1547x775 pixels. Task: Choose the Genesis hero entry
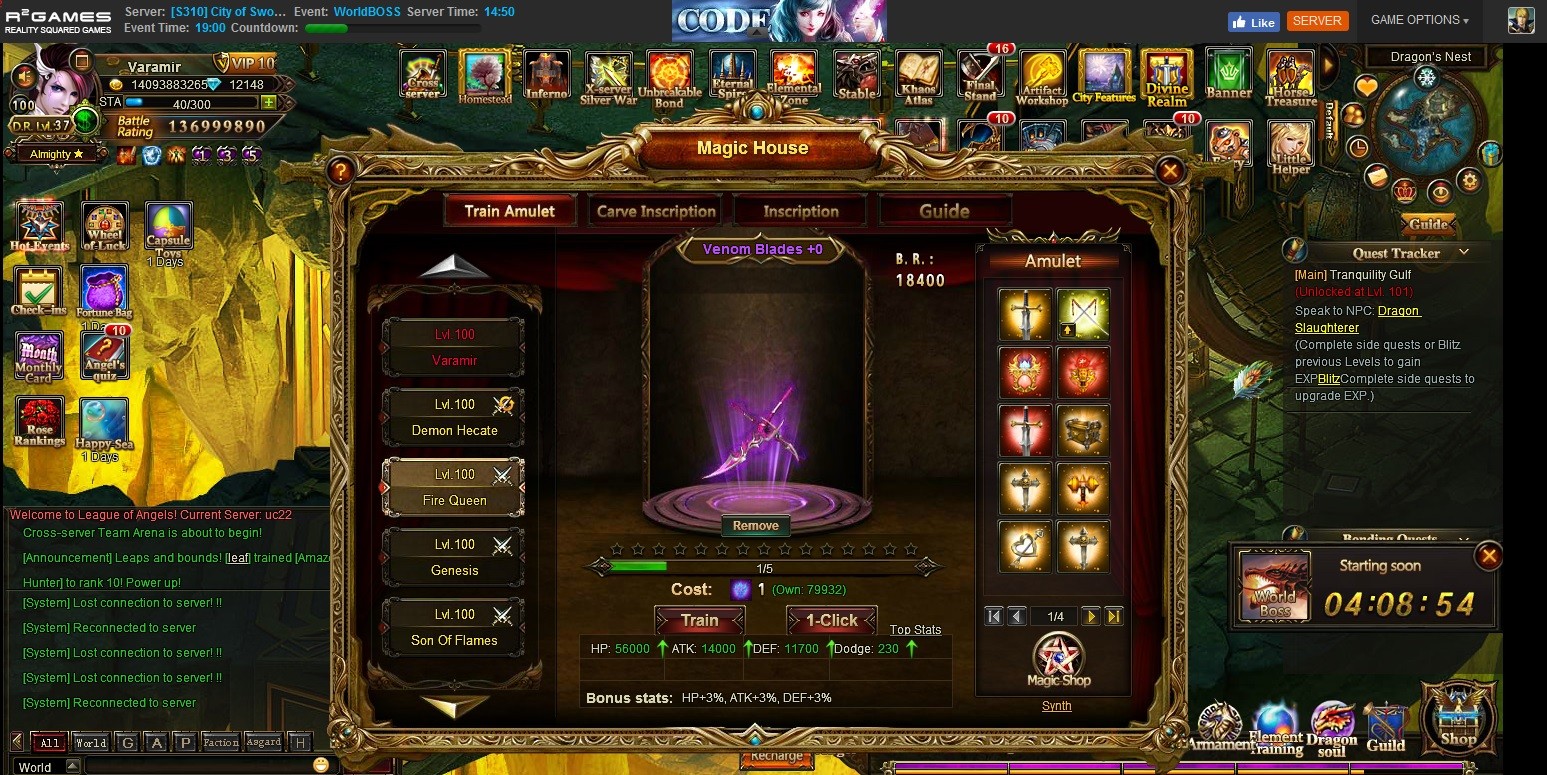[x=454, y=557]
